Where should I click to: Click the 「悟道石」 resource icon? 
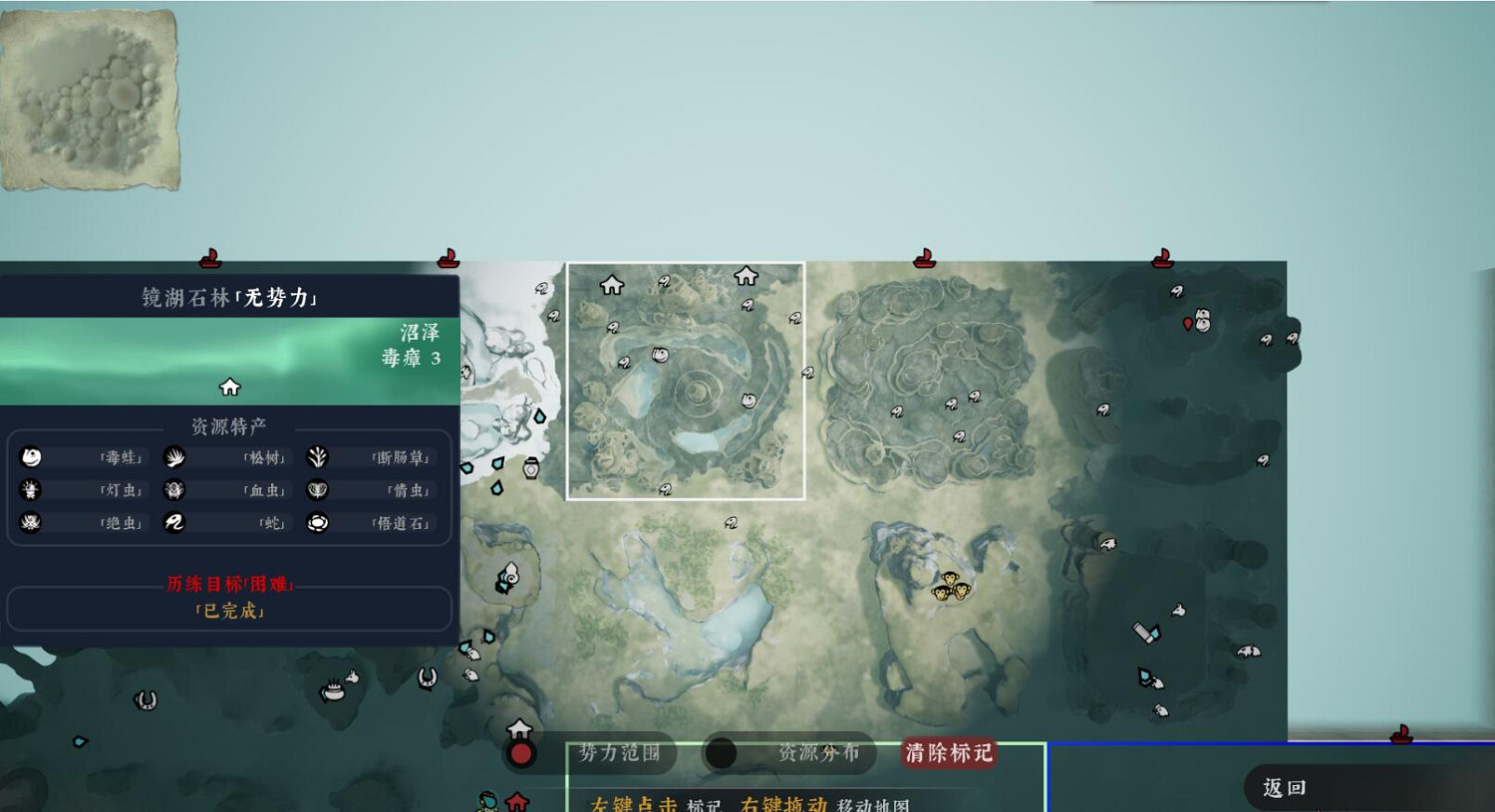click(319, 522)
